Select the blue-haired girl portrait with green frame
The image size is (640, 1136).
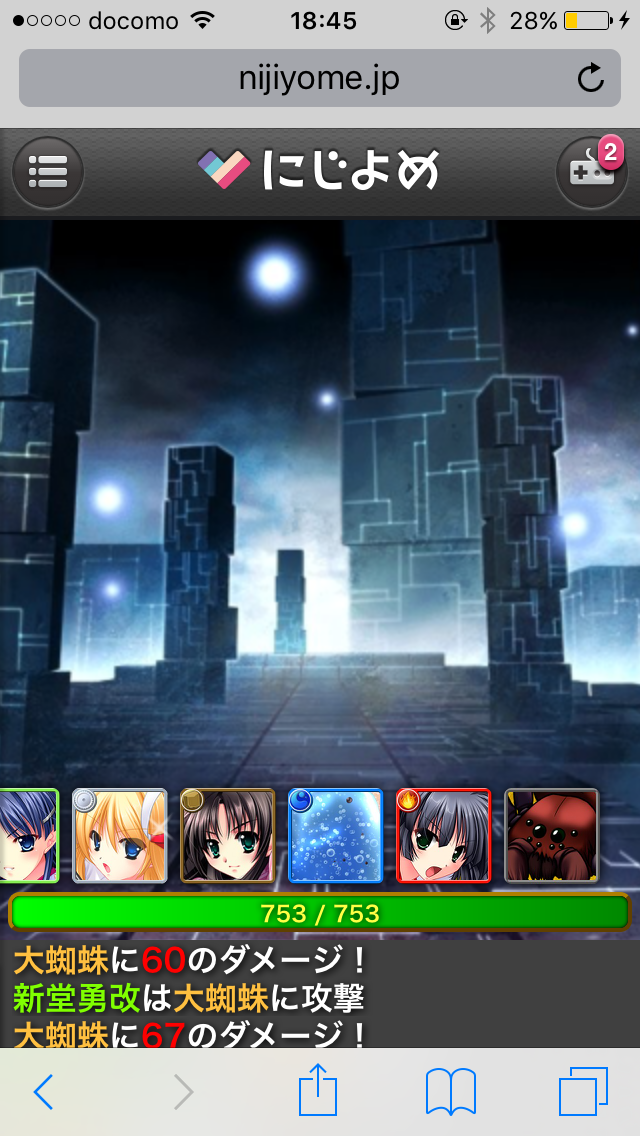(26, 836)
